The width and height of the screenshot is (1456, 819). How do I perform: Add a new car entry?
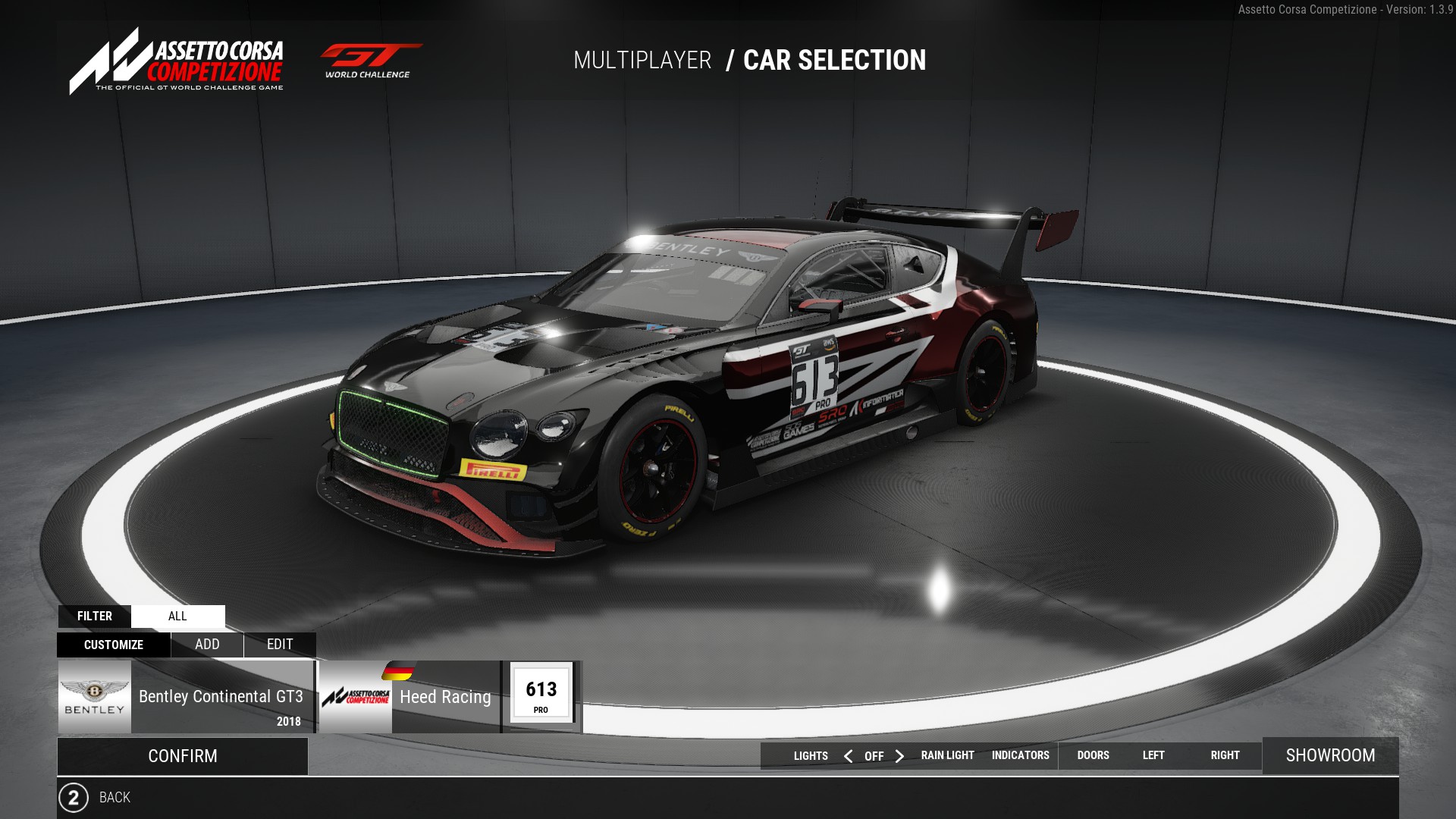point(207,645)
